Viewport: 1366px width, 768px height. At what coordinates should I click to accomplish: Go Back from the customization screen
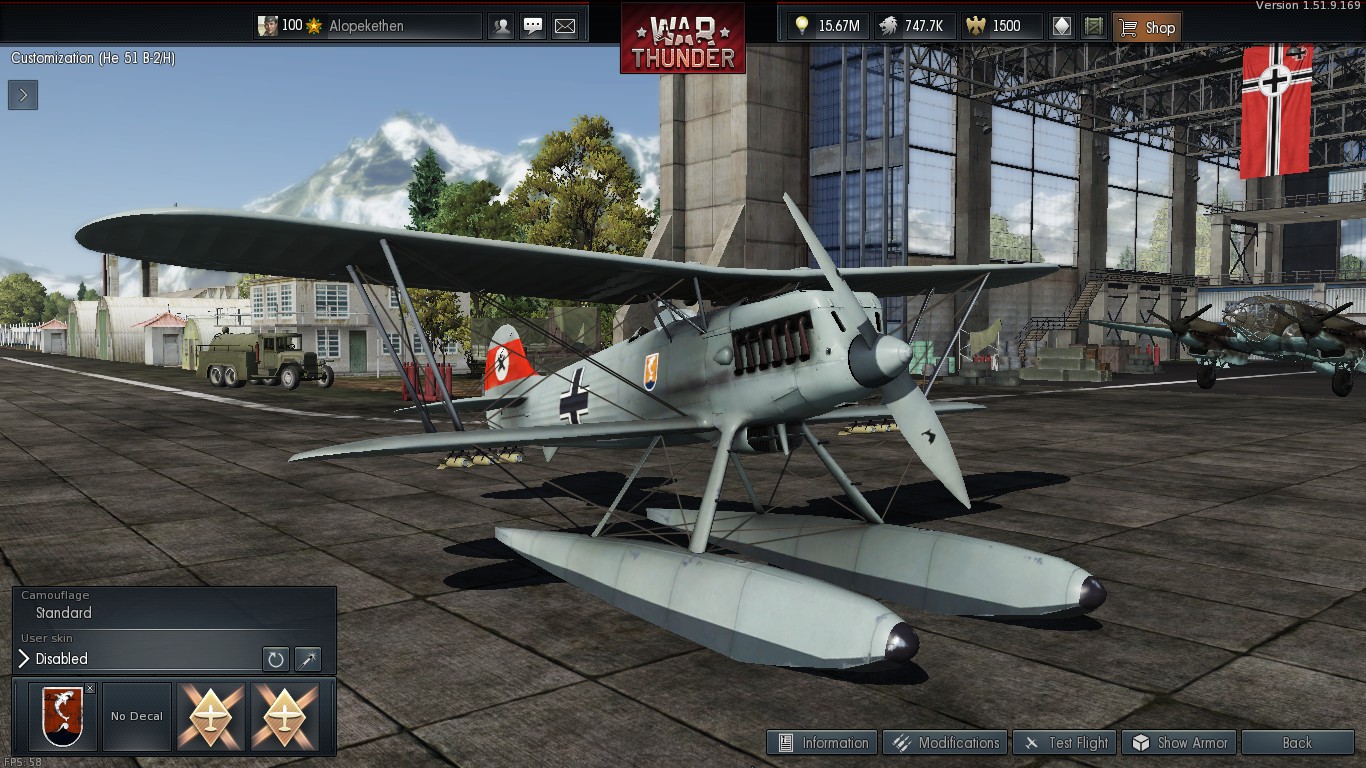coord(1297,743)
